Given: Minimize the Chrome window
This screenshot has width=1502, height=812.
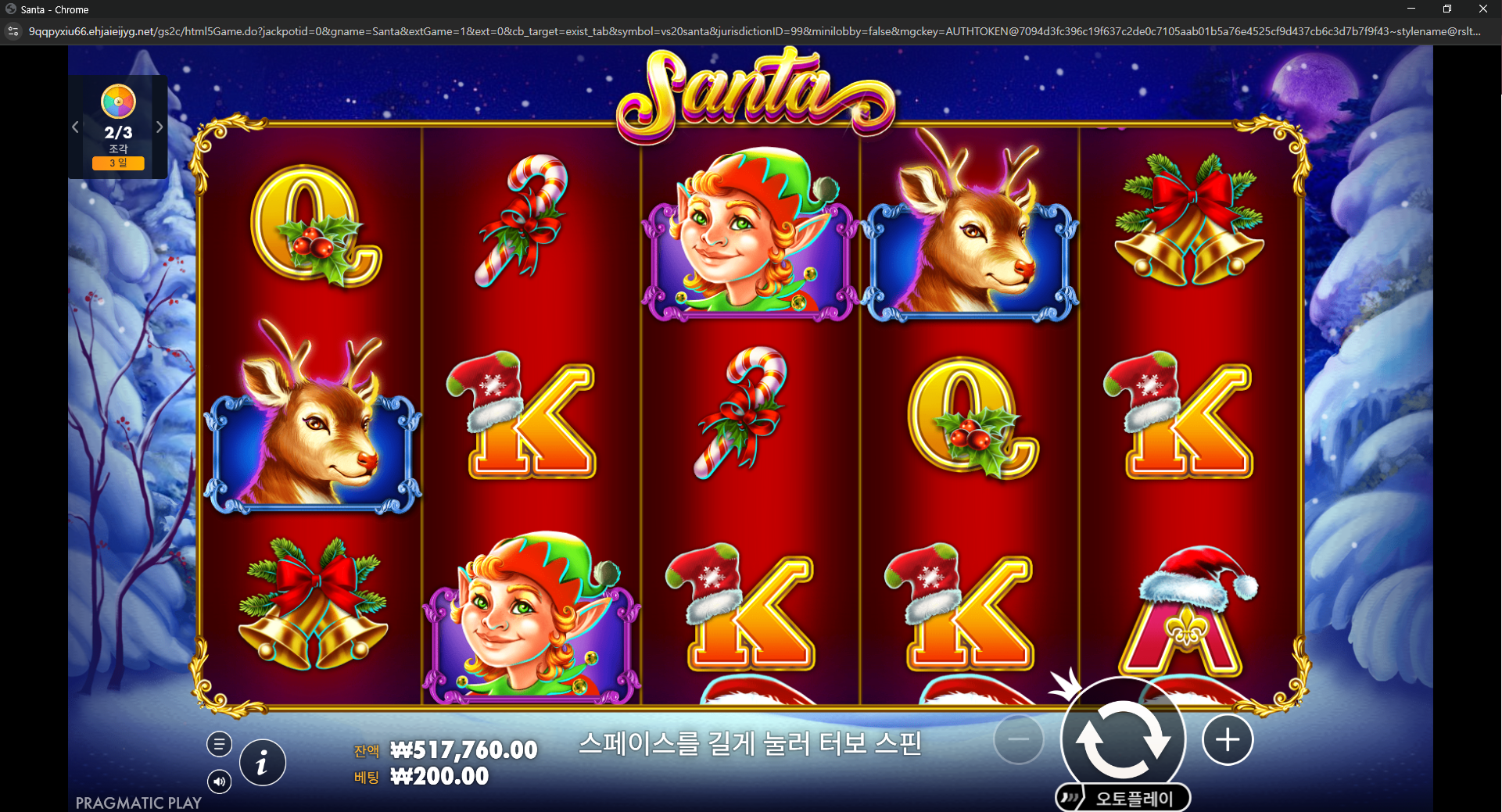Looking at the screenshot, I should [1411, 9].
